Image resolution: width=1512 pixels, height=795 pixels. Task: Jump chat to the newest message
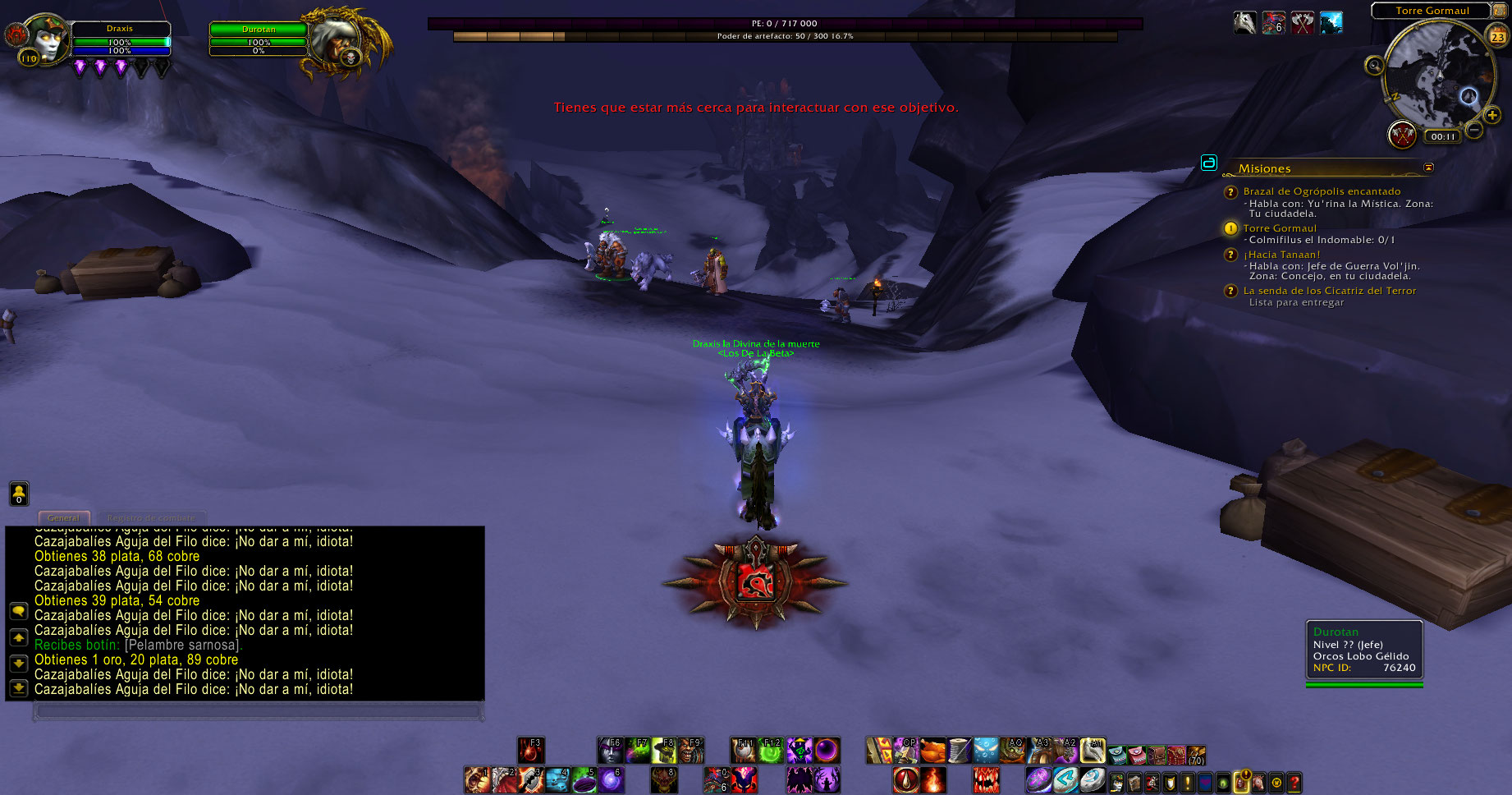click(18, 687)
